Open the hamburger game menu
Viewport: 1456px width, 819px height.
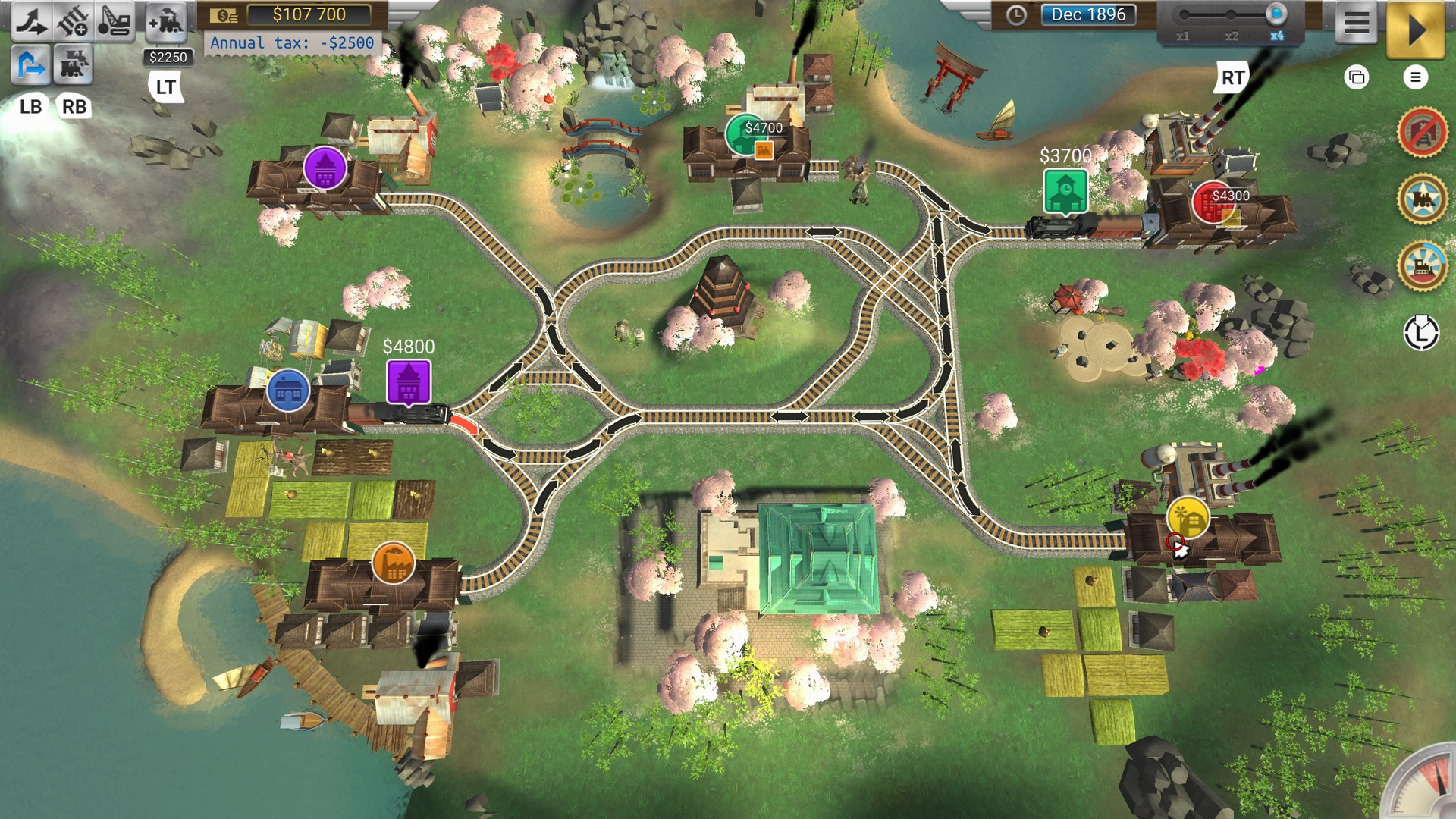(x=1357, y=22)
